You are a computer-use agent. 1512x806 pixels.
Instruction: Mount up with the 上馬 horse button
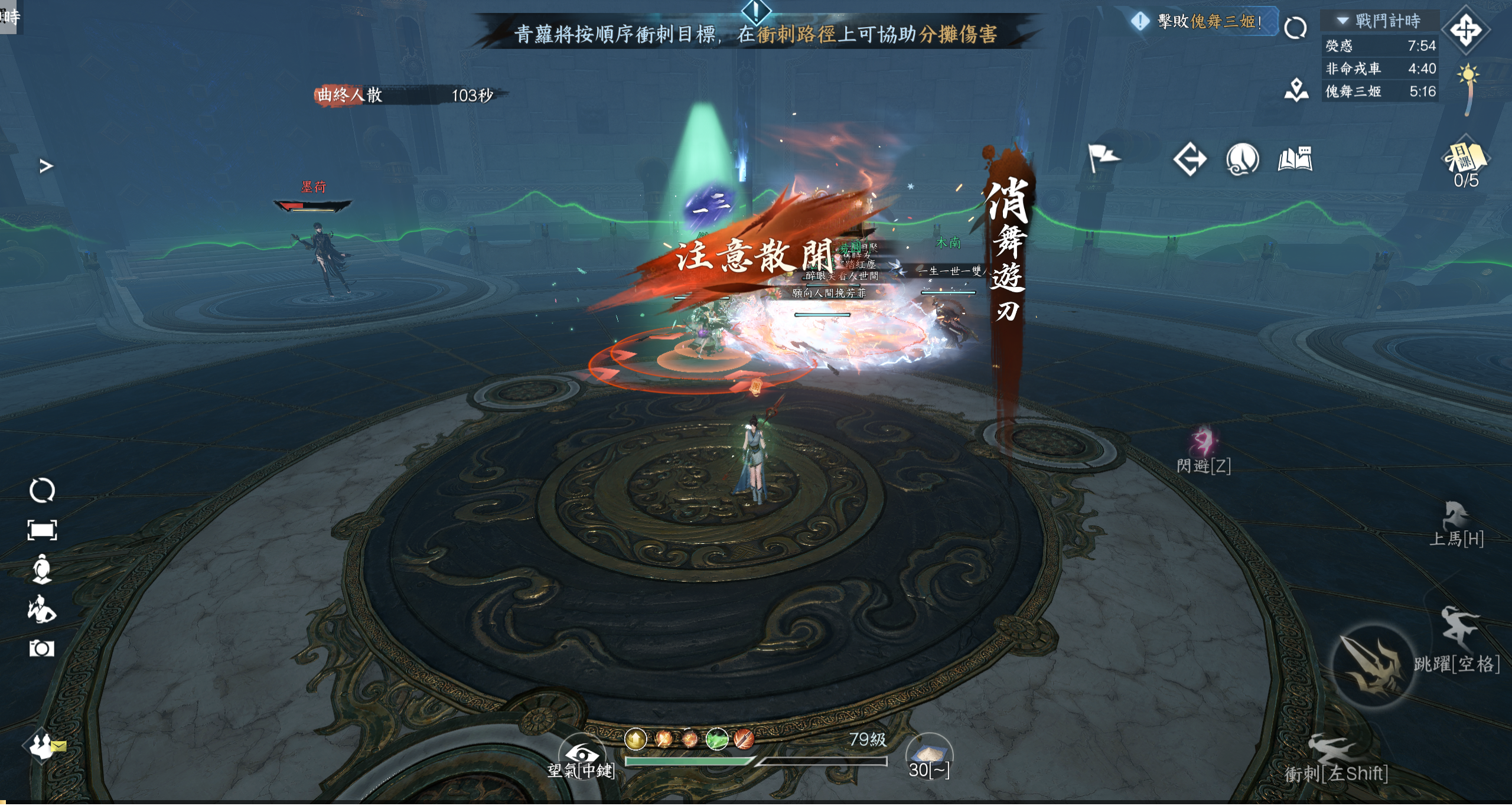pyautogui.click(x=1455, y=518)
